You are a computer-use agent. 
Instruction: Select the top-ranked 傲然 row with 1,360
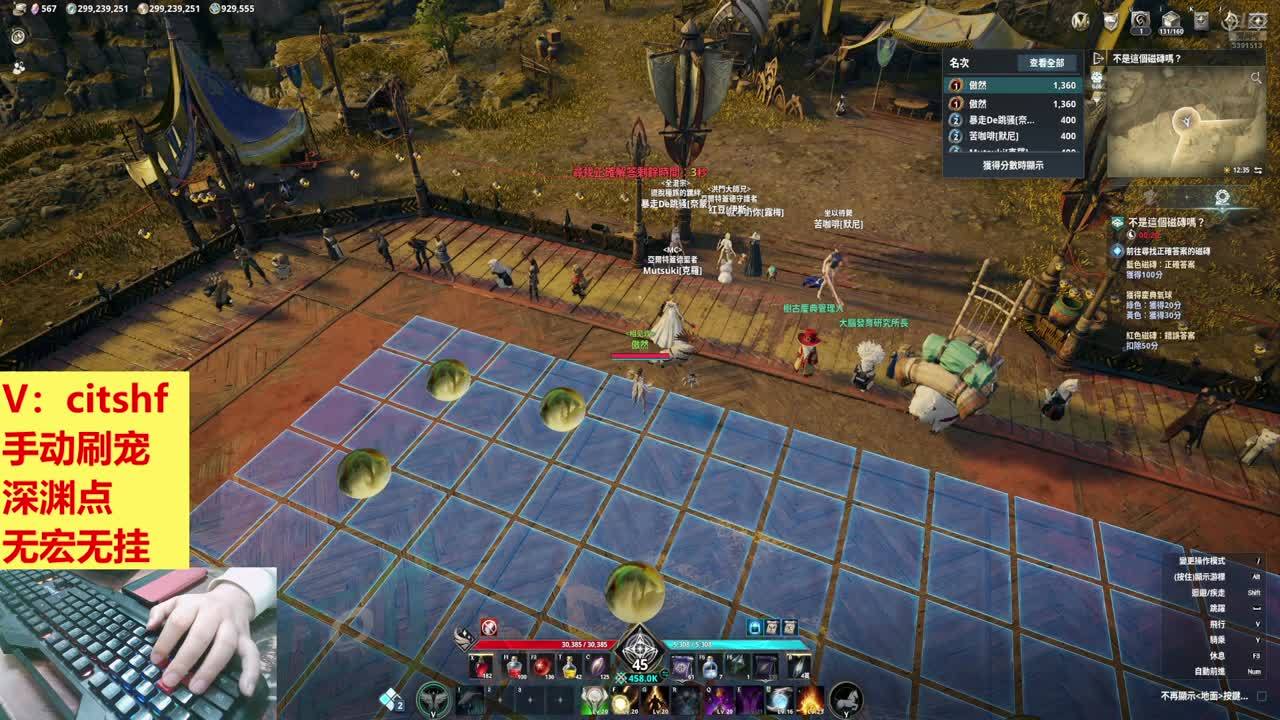(x=1012, y=86)
